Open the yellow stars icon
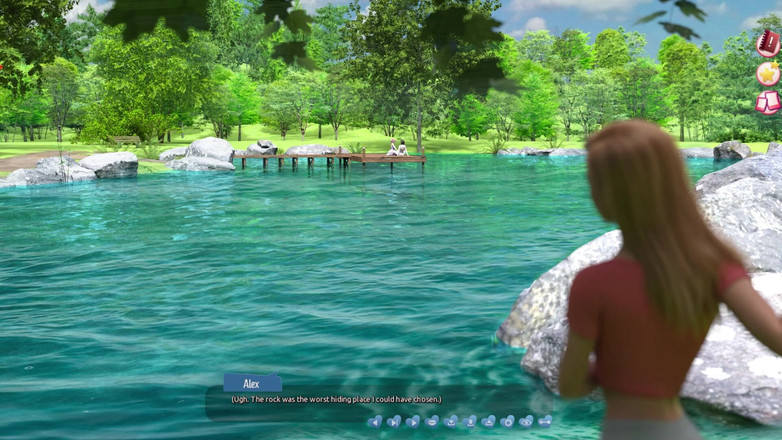The image size is (782, 440). pos(768,74)
